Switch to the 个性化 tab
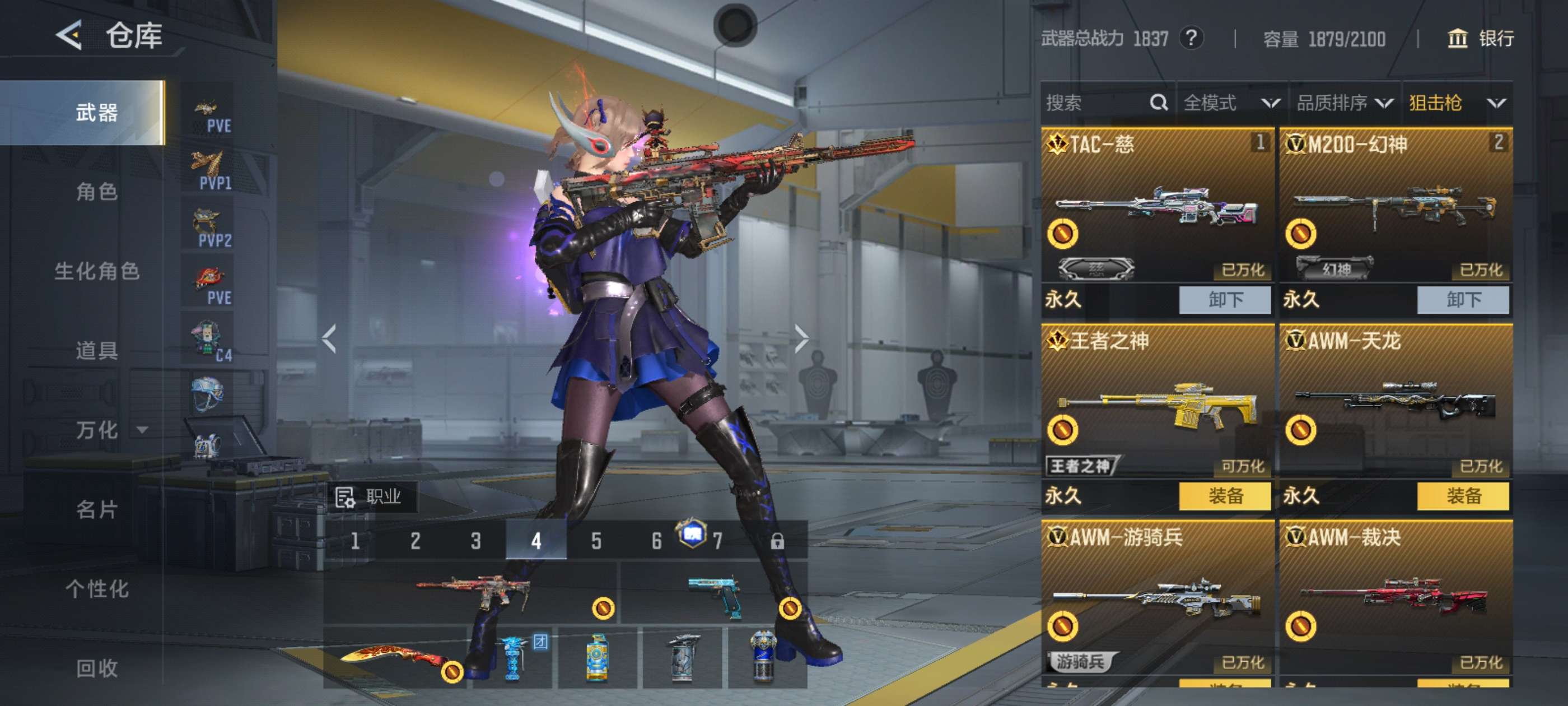 point(96,589)
